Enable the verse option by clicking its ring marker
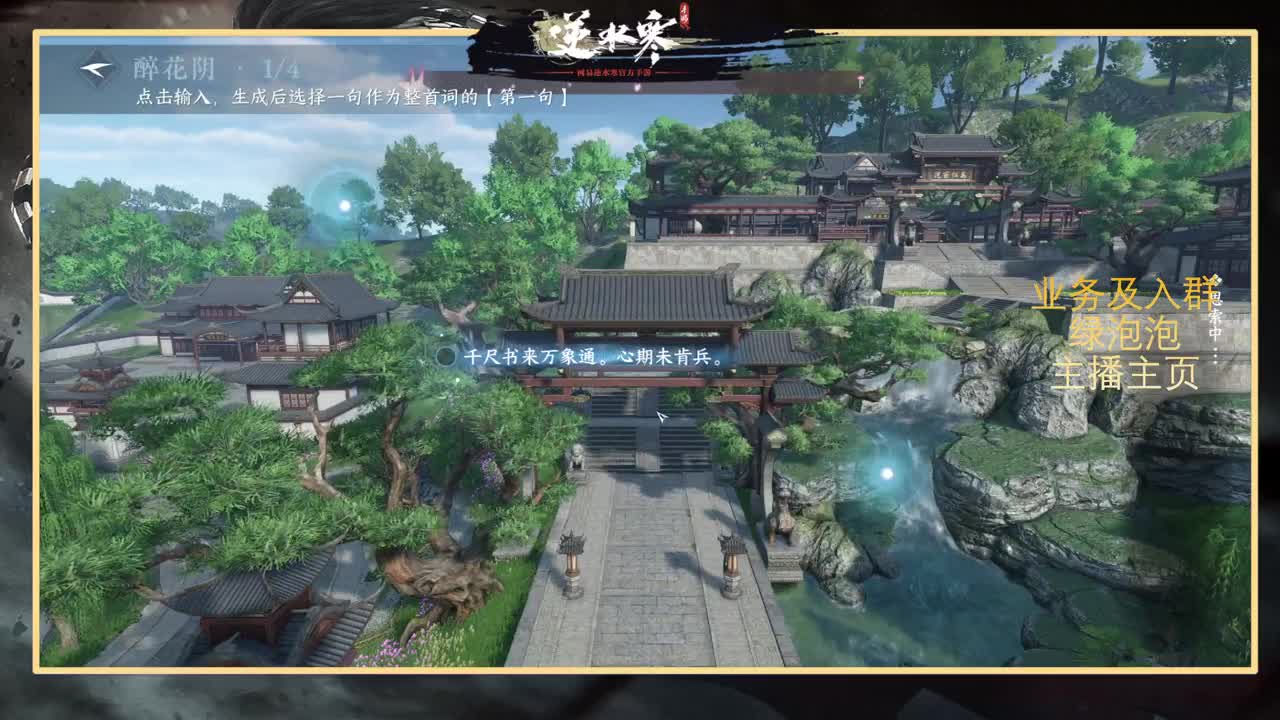 (x=446, y=355)
